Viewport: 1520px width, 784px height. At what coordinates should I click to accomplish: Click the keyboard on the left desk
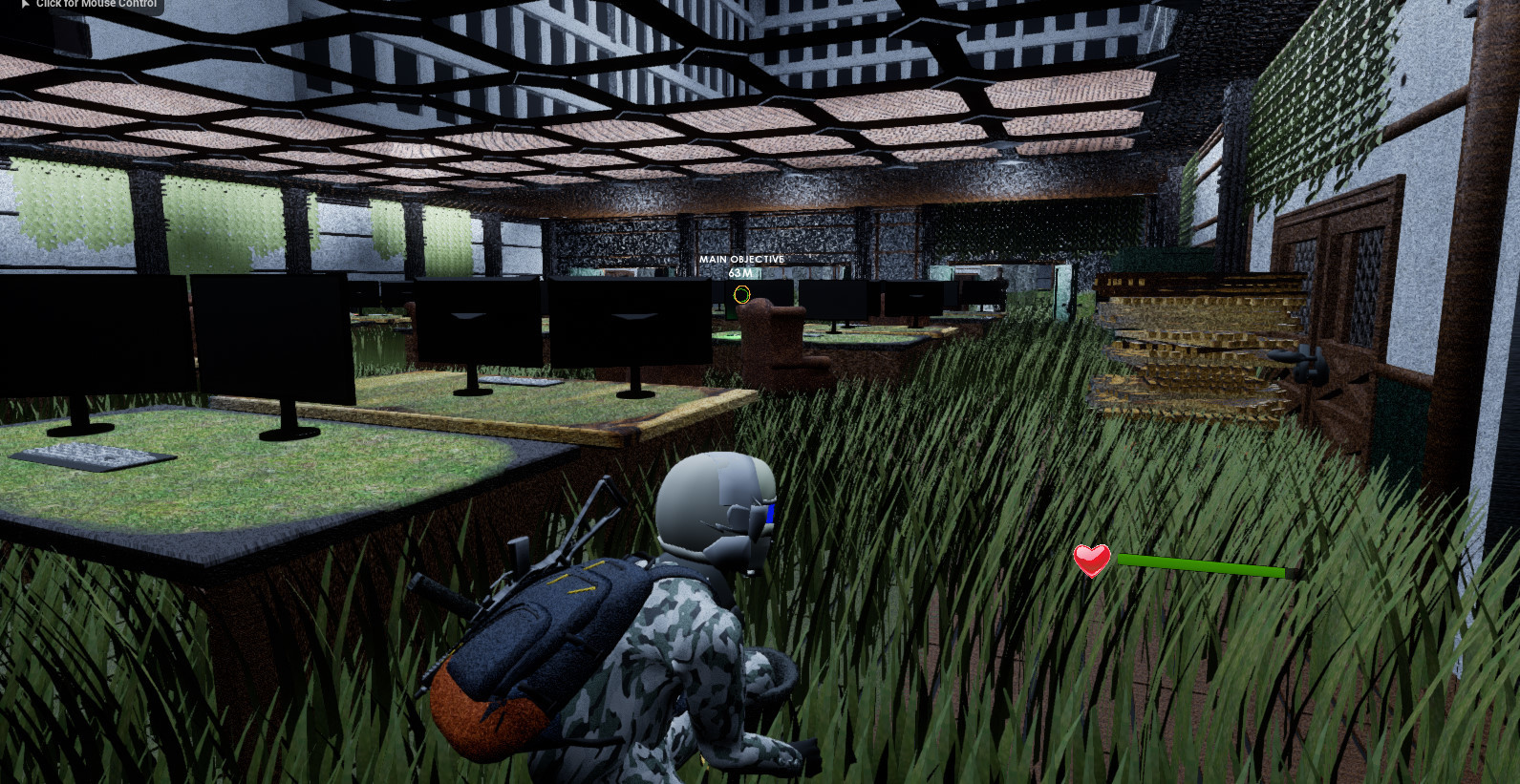click(x=91, y=456)
